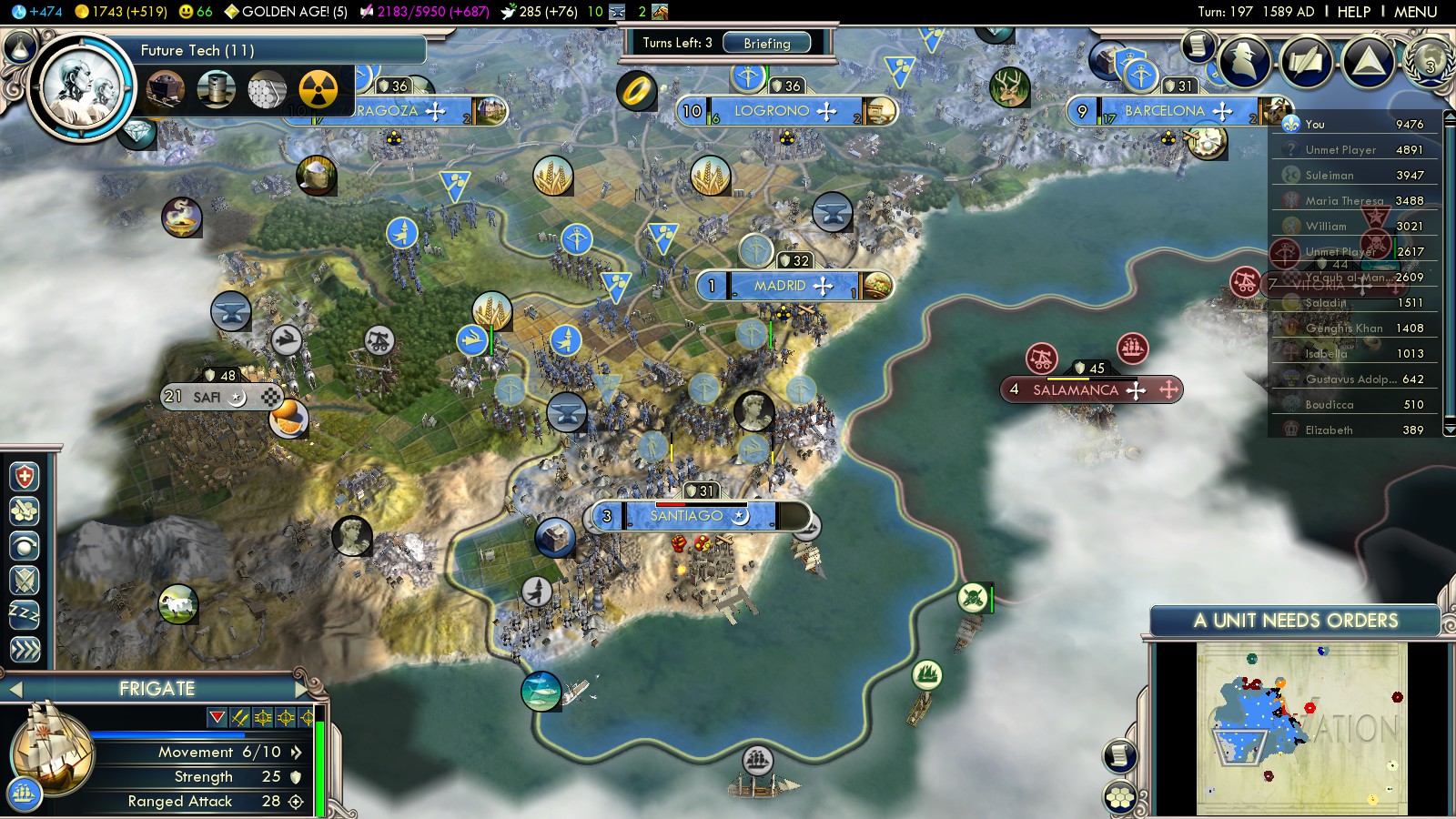Screen dimensions: 1456x819
Task: Select the crossed swords alert action button
Action: 25,580
